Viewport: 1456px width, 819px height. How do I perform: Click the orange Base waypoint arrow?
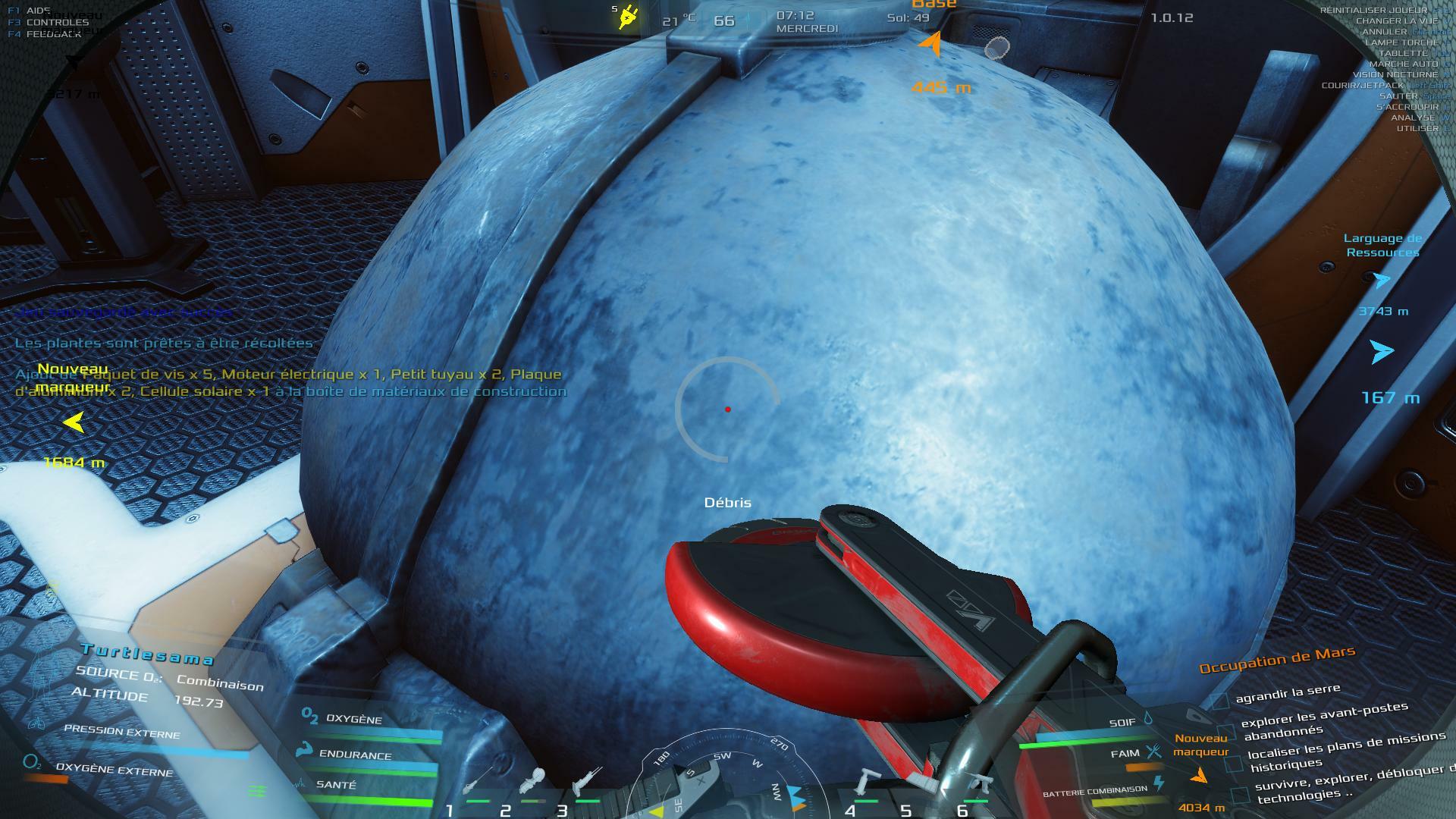click(932, 45)
